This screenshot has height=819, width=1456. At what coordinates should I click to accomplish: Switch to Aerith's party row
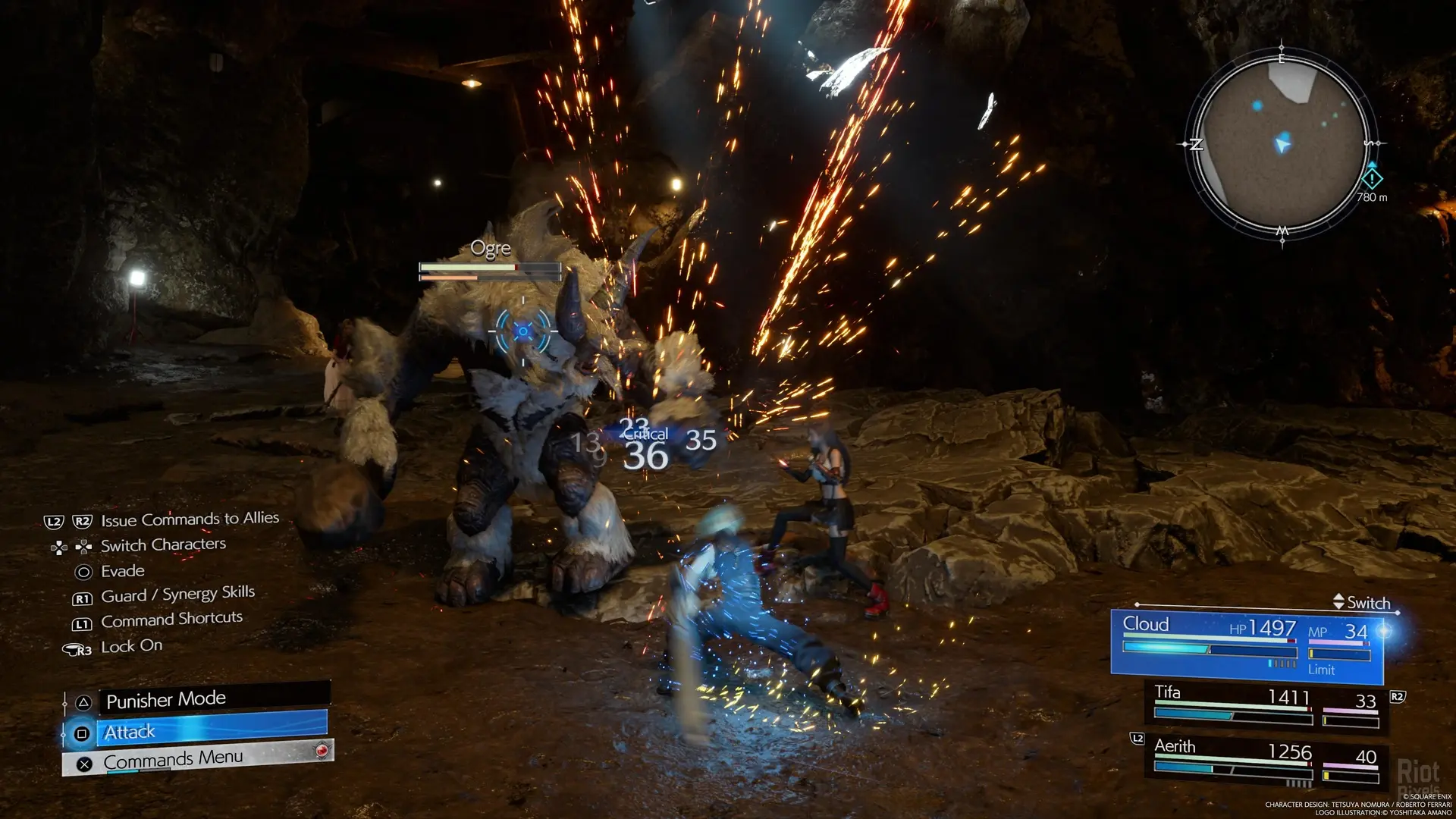point(1266,760)
